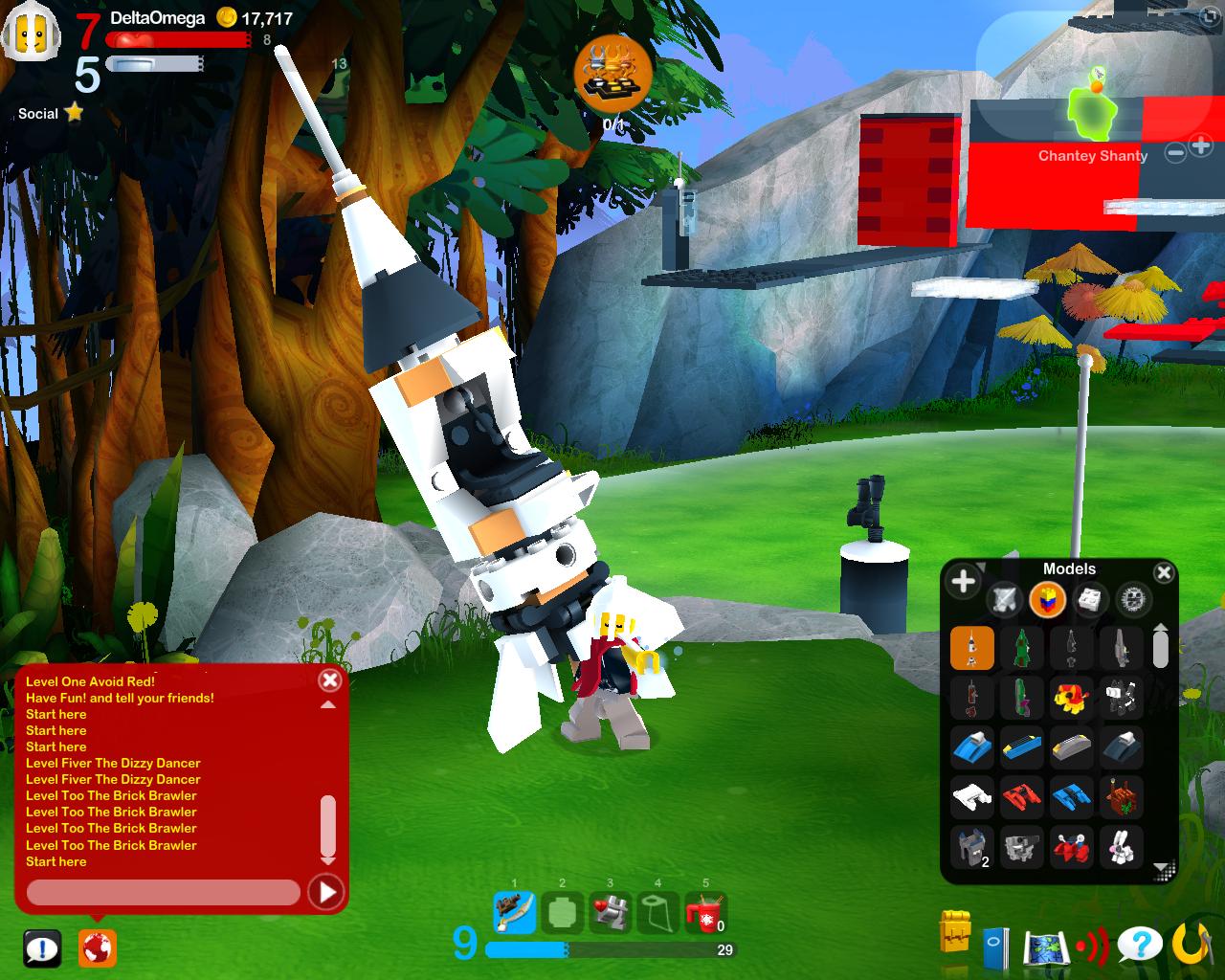The image size is (1225, 980).
Task: Click the plus button in Models panel
Action: pos(963,581)
